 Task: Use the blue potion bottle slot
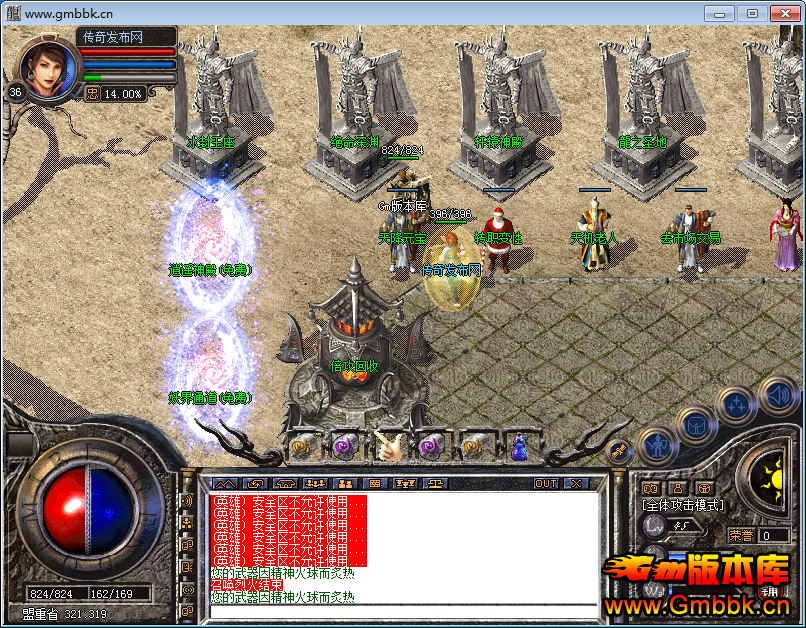click(519, 446)
